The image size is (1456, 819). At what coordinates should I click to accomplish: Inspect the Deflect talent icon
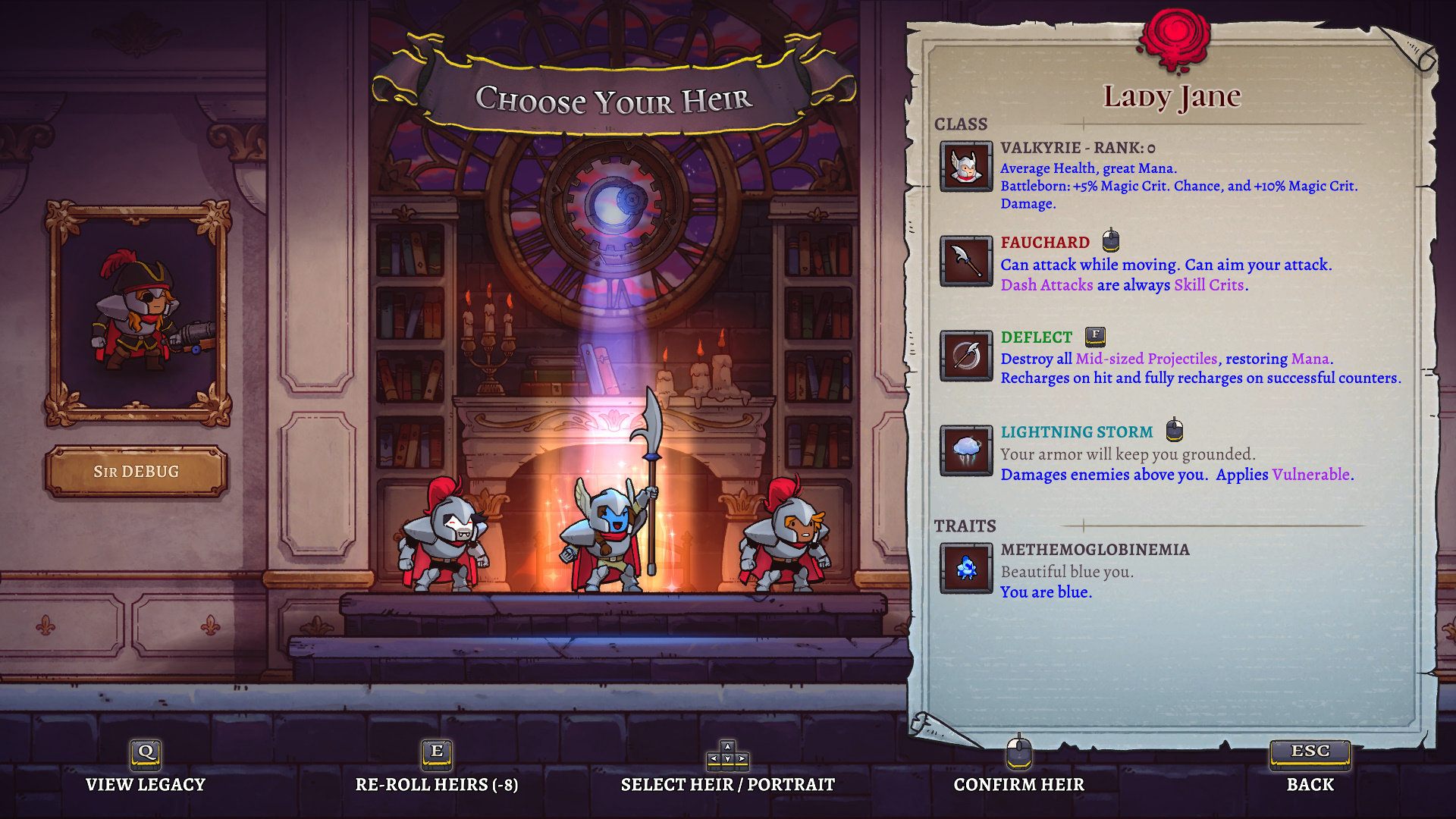(x=965, y=356)
